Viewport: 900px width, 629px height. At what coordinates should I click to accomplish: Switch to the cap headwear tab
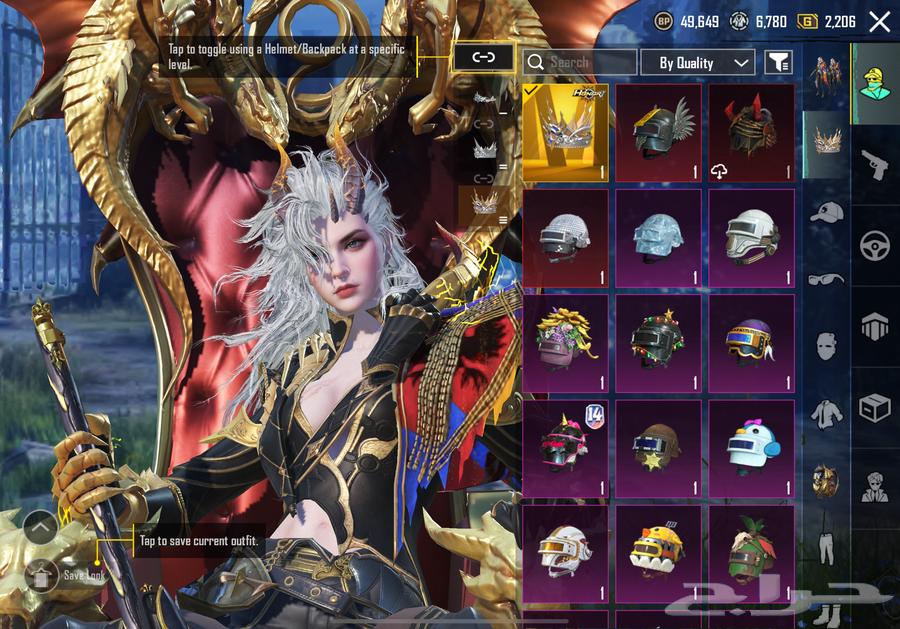tap(826, 212)
